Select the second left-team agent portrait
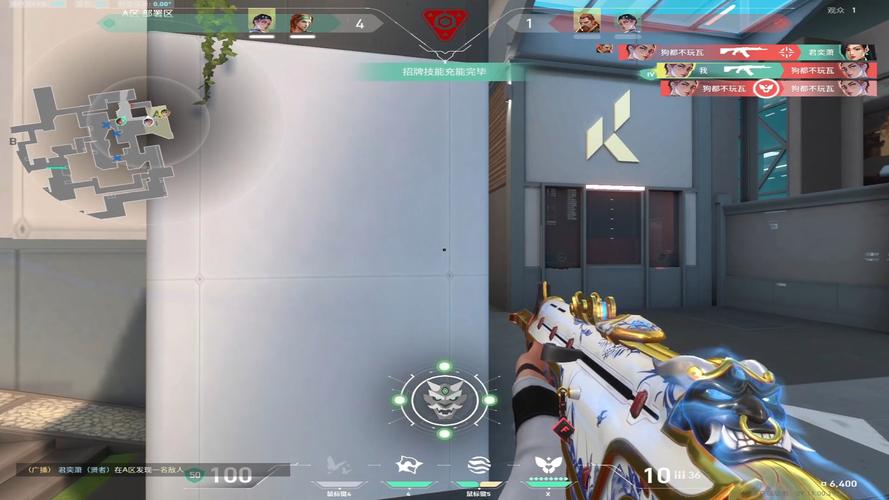 click(300, 22)
